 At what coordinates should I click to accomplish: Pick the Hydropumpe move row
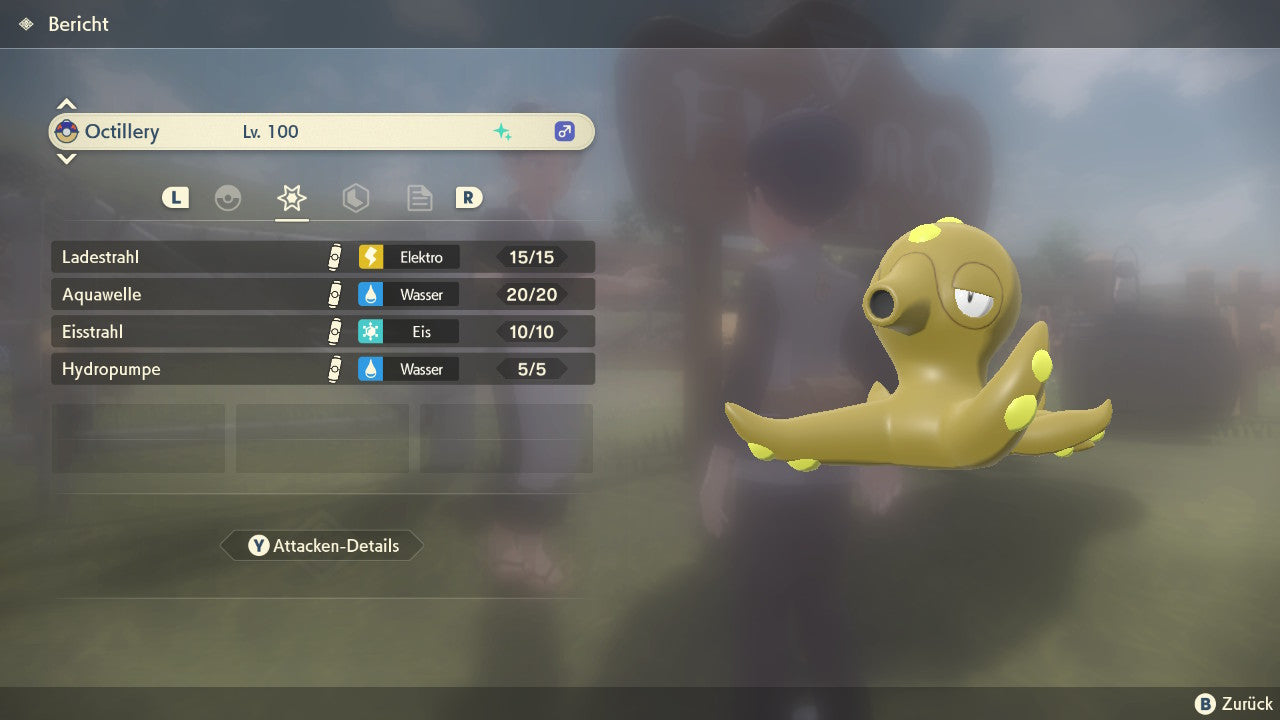click(x=322, y=369)
